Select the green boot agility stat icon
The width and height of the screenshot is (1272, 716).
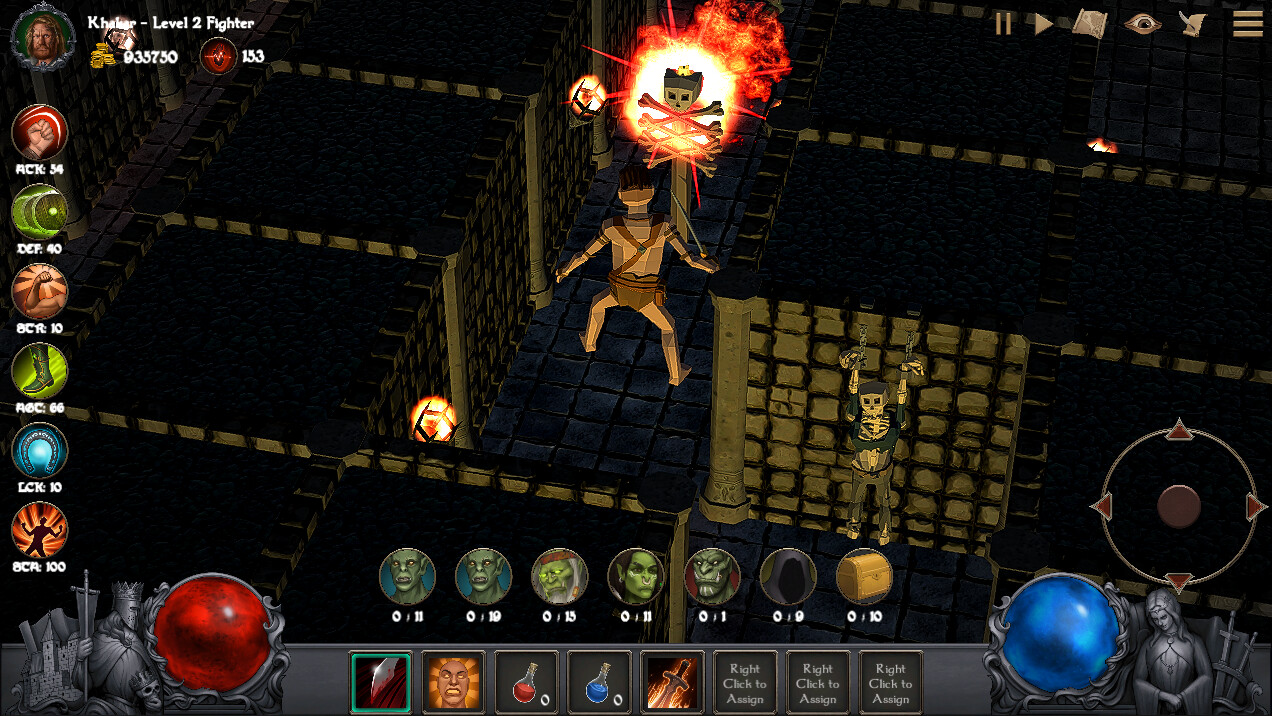point(40,371)
